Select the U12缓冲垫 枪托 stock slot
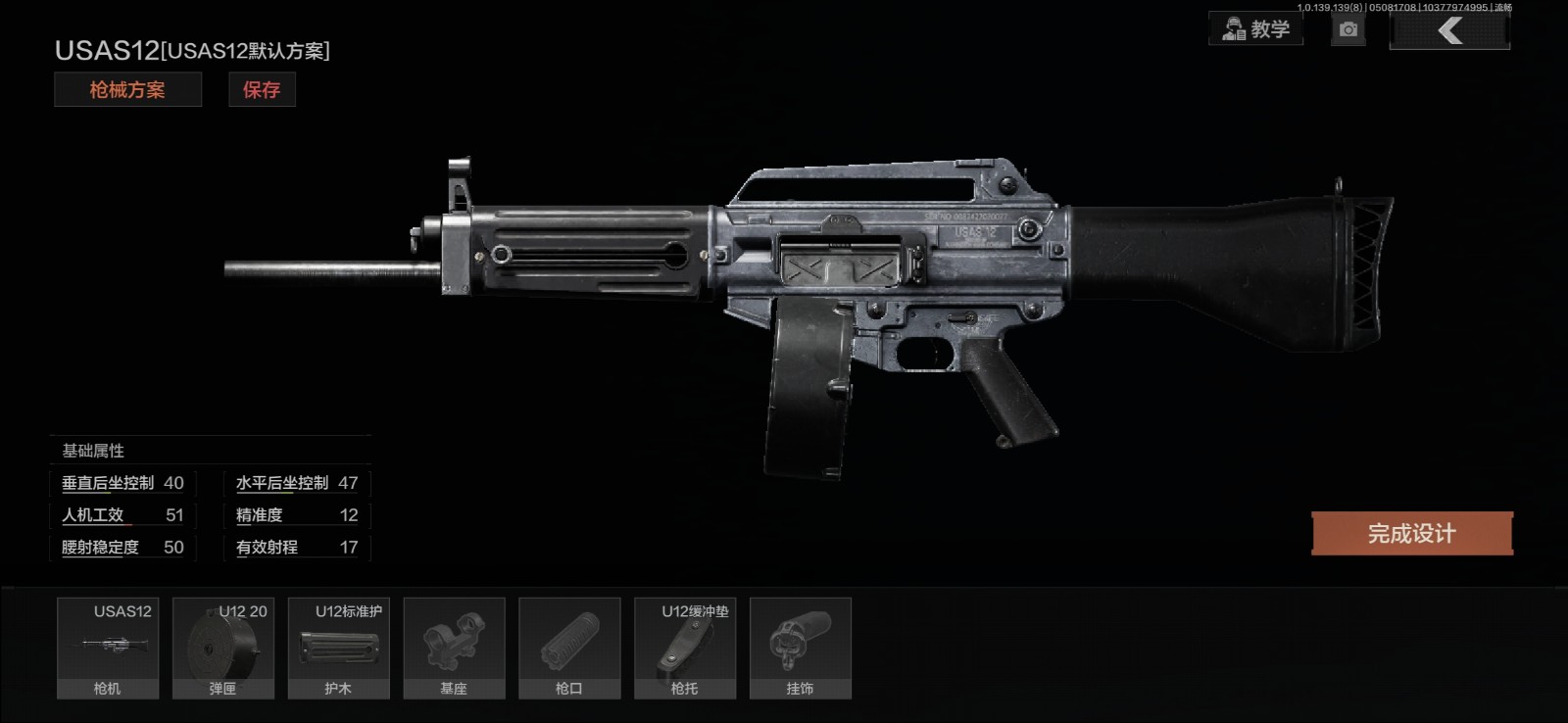Screen dimensions: 1568x723 click(x=685, y=648)
